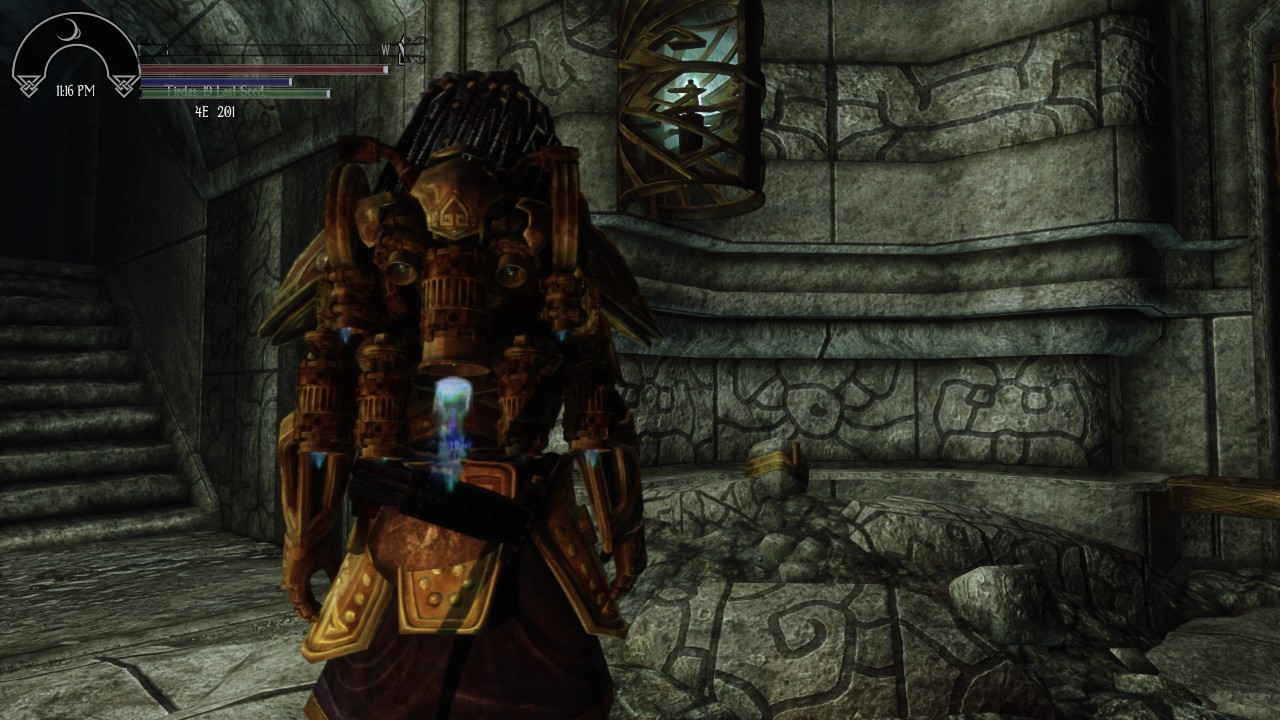The width and height of the screenshot is (1280, 720).
Task: Click the 4E 201 year label
Action: click(215, 110)
